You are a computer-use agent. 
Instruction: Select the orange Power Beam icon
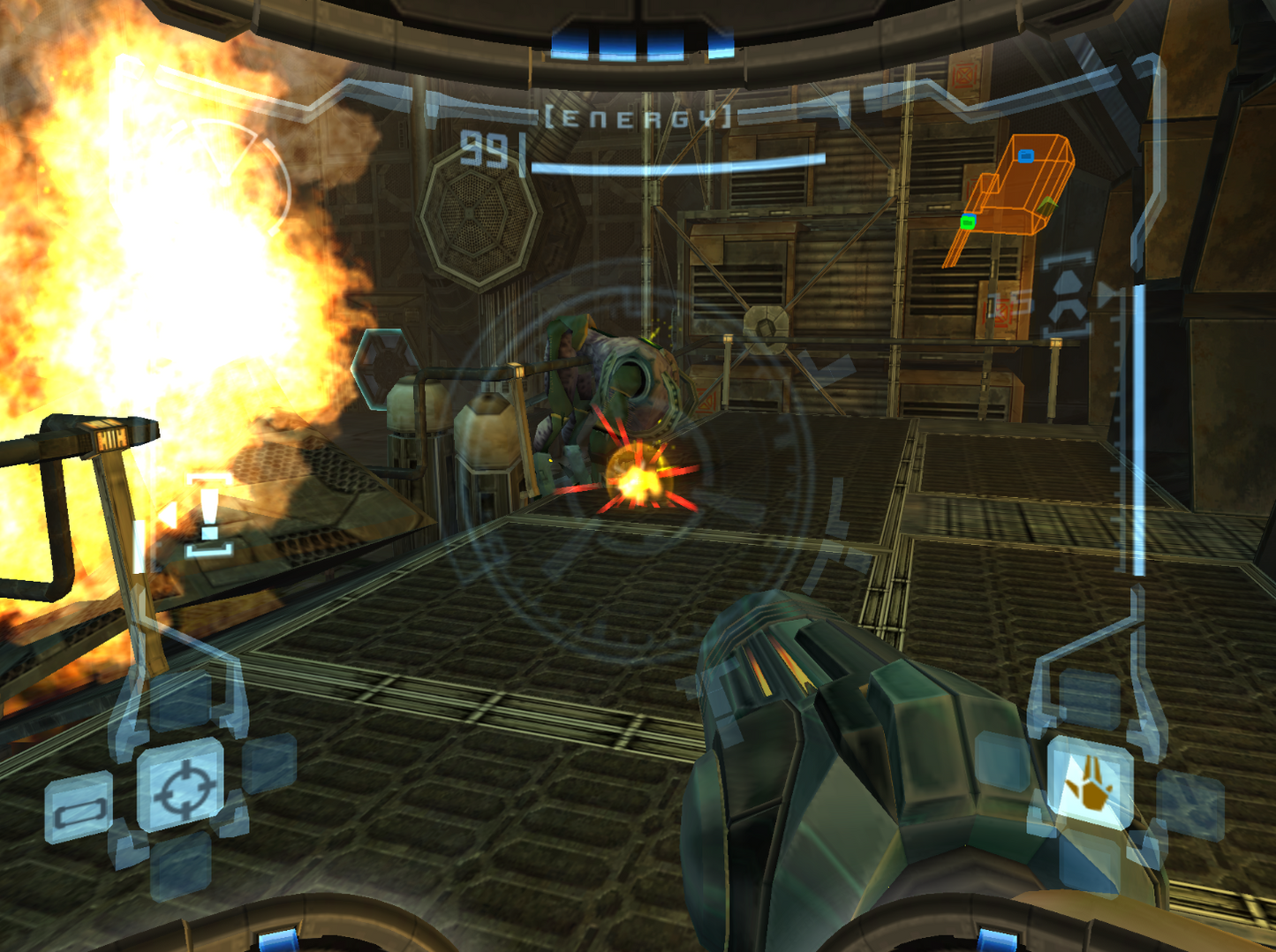(1090, 782)
